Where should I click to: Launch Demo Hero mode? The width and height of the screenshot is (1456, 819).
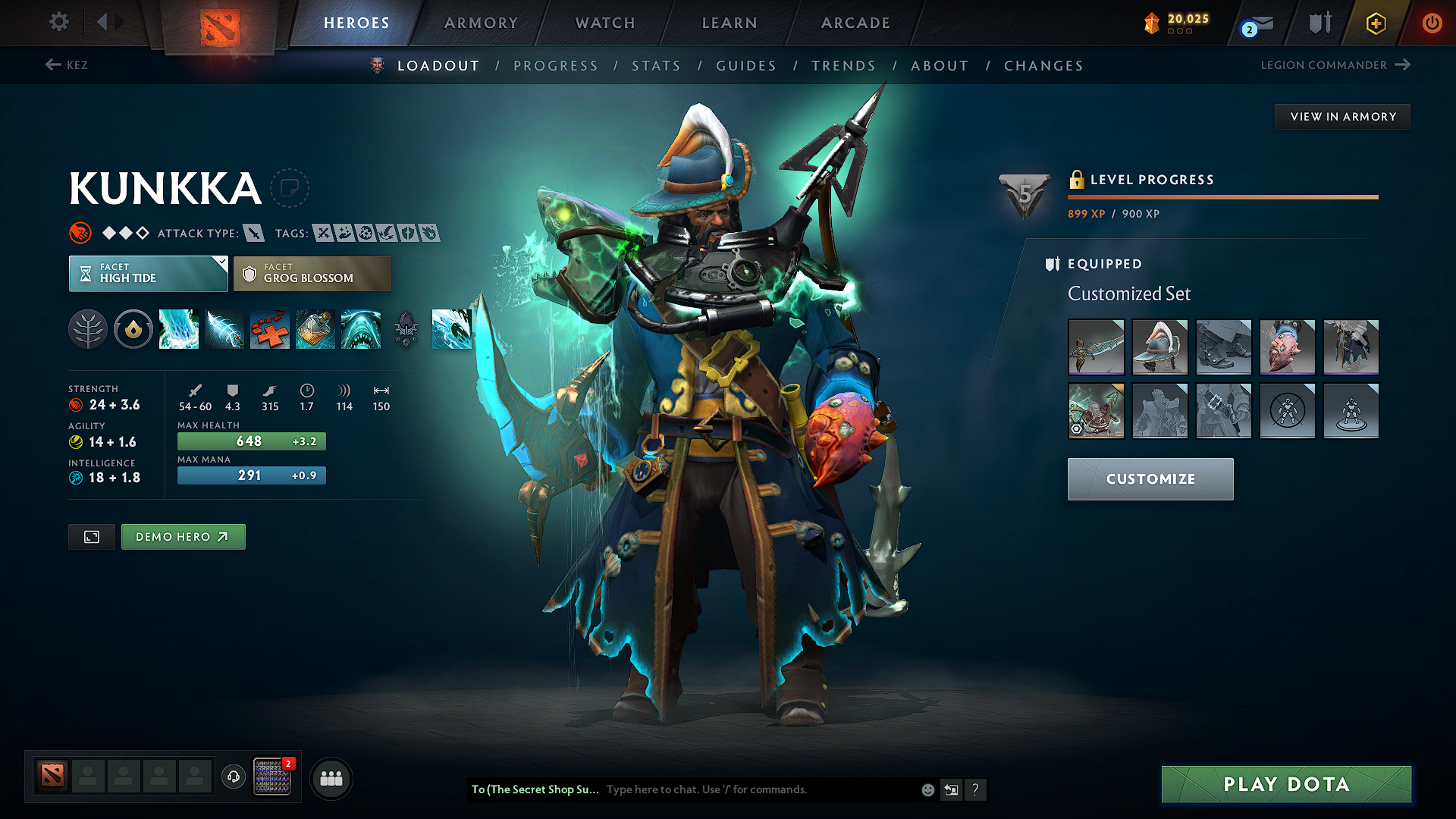pyautogui.click(x=183, y=537)
